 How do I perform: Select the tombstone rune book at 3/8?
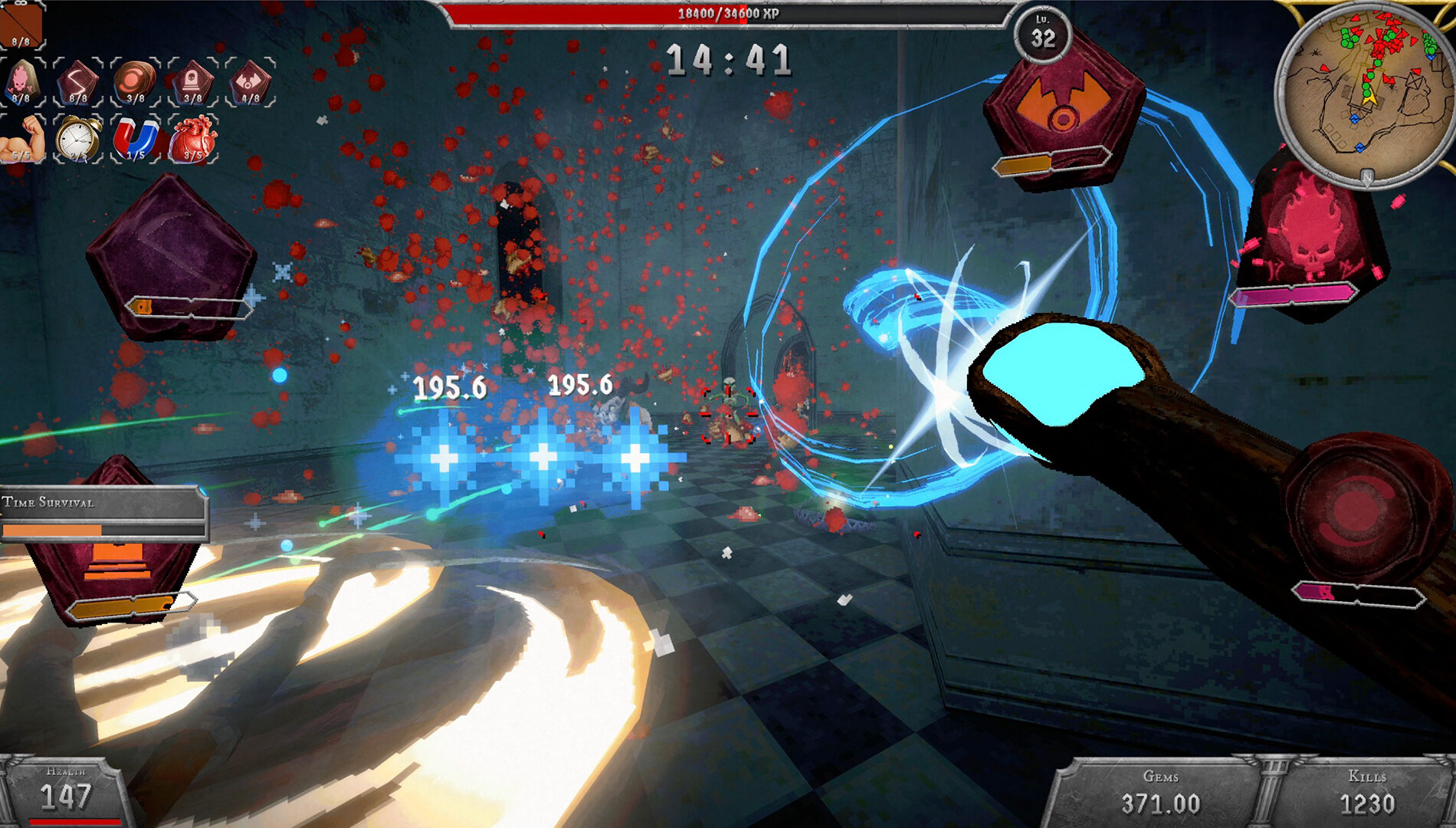click(192, 80)
